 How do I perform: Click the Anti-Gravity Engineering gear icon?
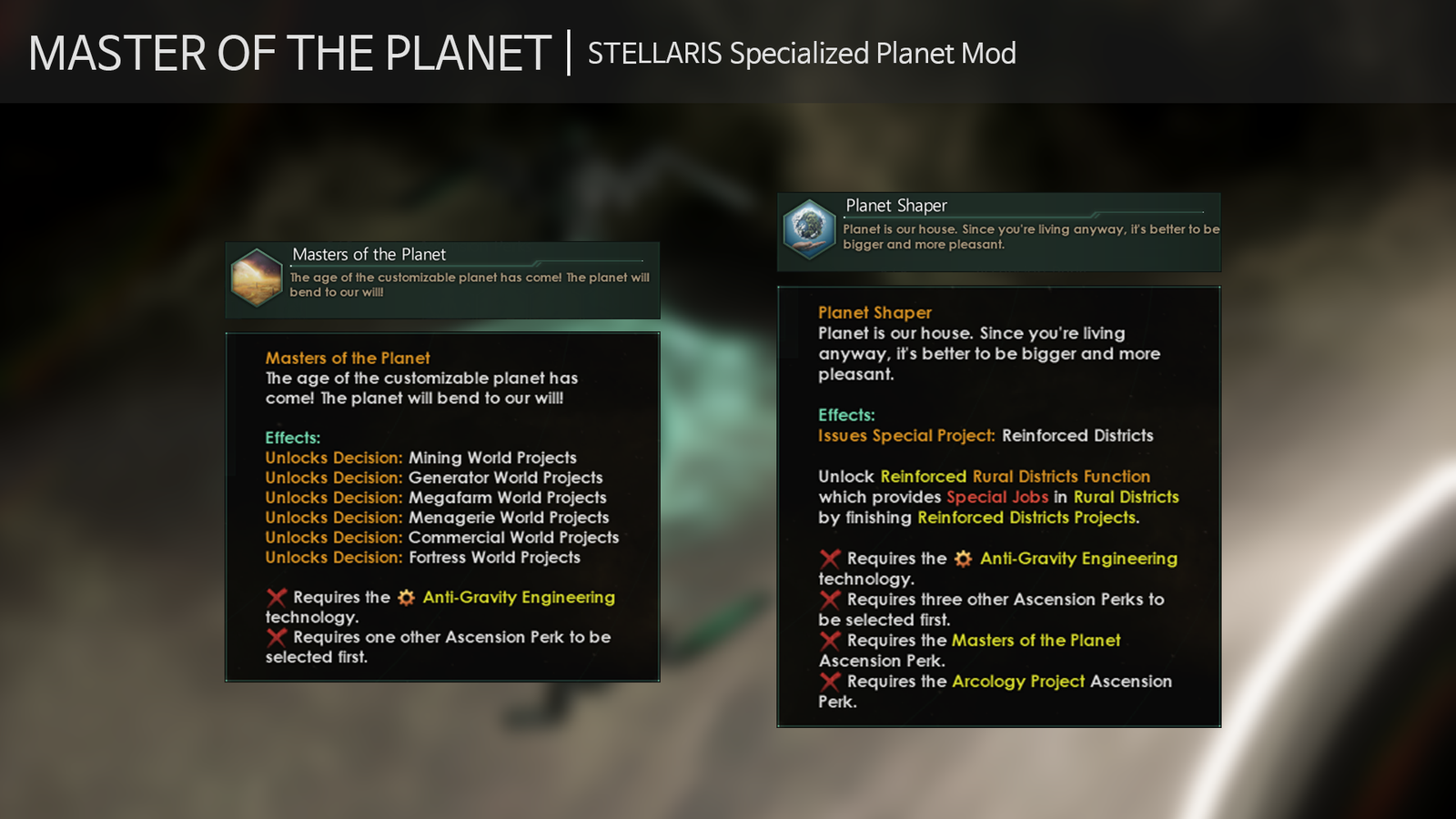[404, 597]
